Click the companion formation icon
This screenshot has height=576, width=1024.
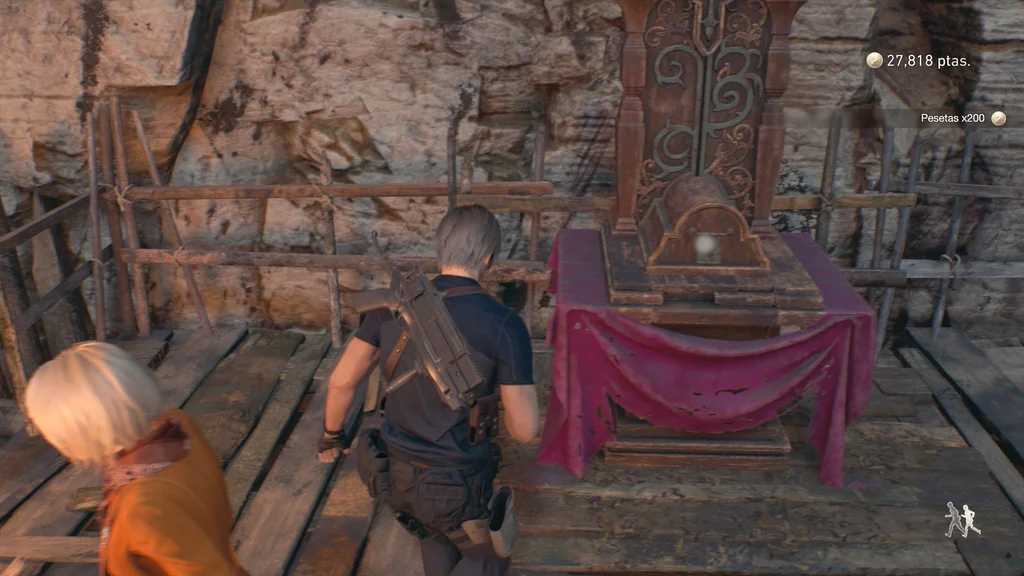point(962,520)
